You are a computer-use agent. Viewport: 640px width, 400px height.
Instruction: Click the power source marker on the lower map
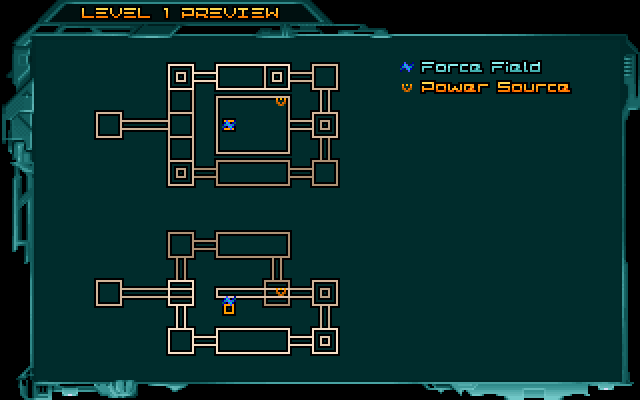click(x=281, y=292)
